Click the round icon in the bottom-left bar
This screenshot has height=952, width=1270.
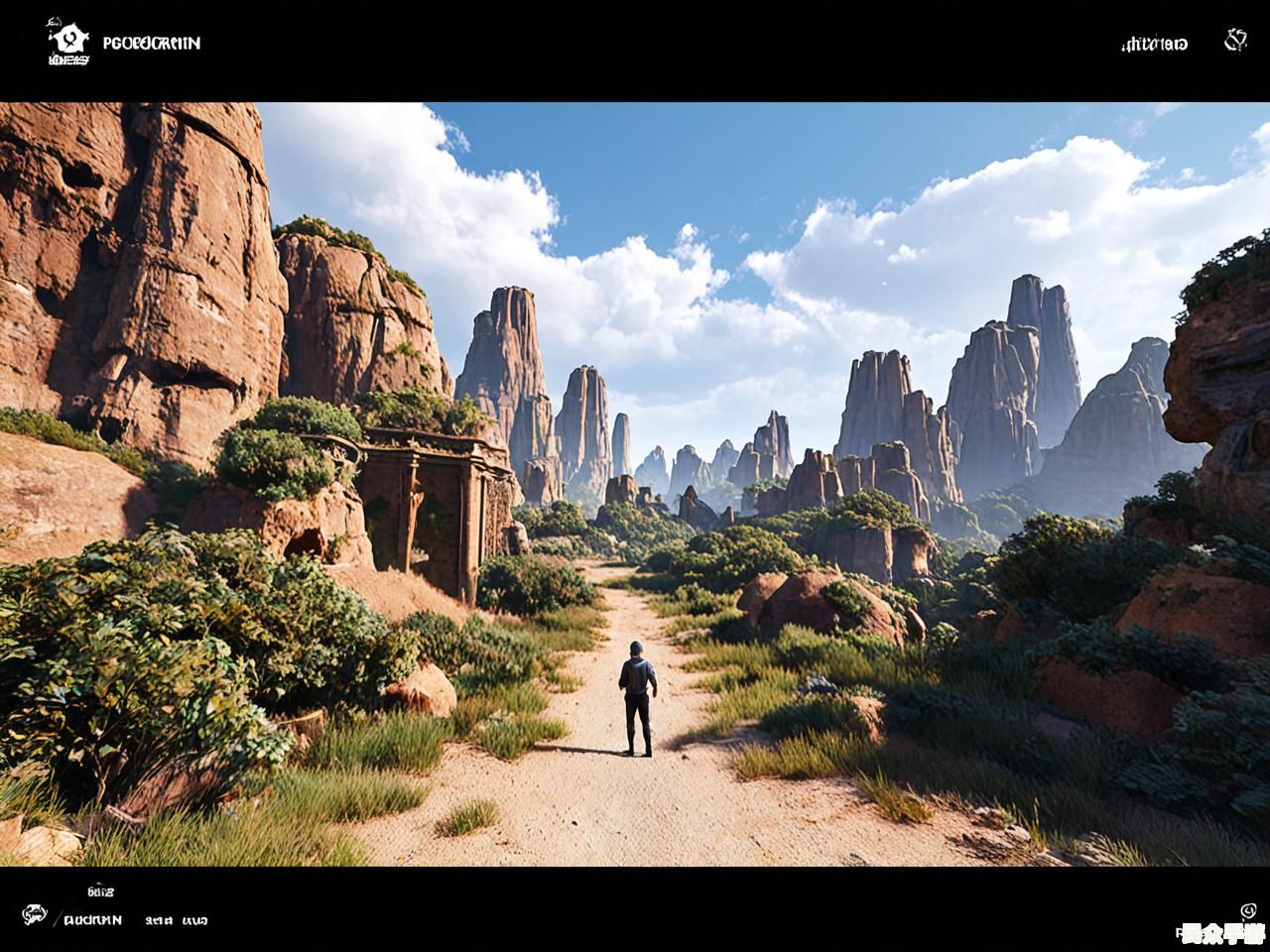coord(35,915)
